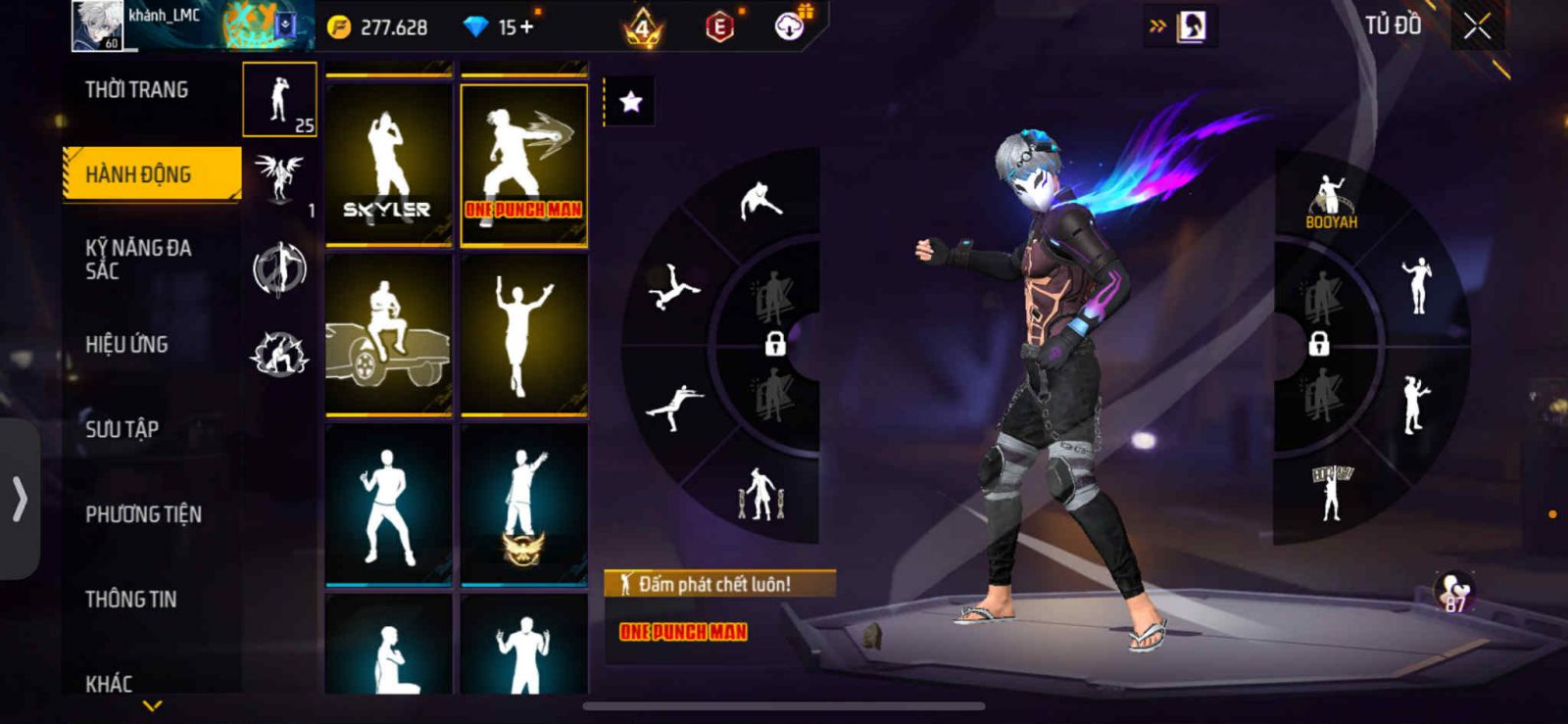Select the winged emote subcategory icon
Image resolution: width=1568 pixels, height=724 pixels.
(278, 178)
